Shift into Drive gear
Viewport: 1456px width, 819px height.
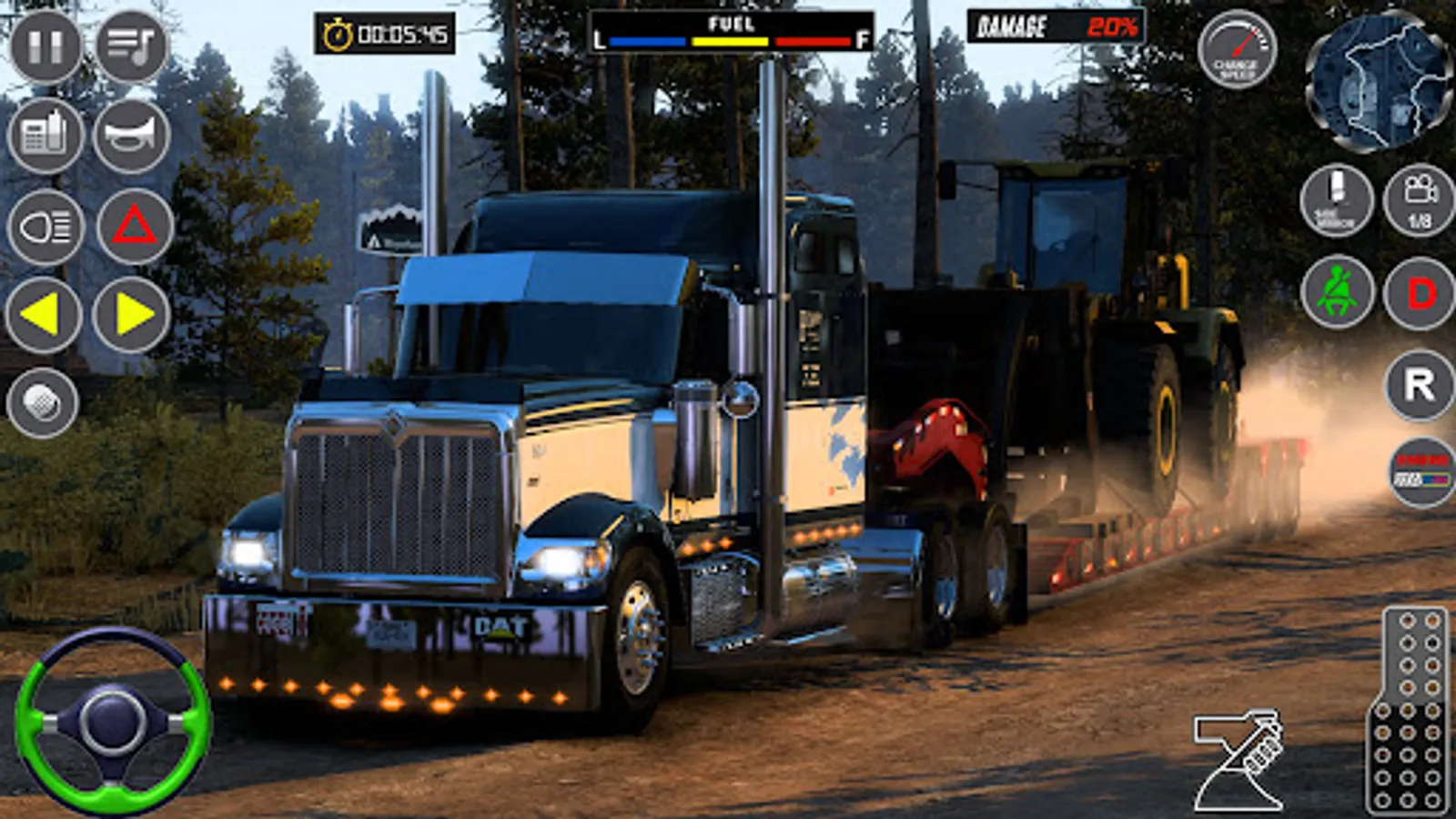pos(1420,294)
